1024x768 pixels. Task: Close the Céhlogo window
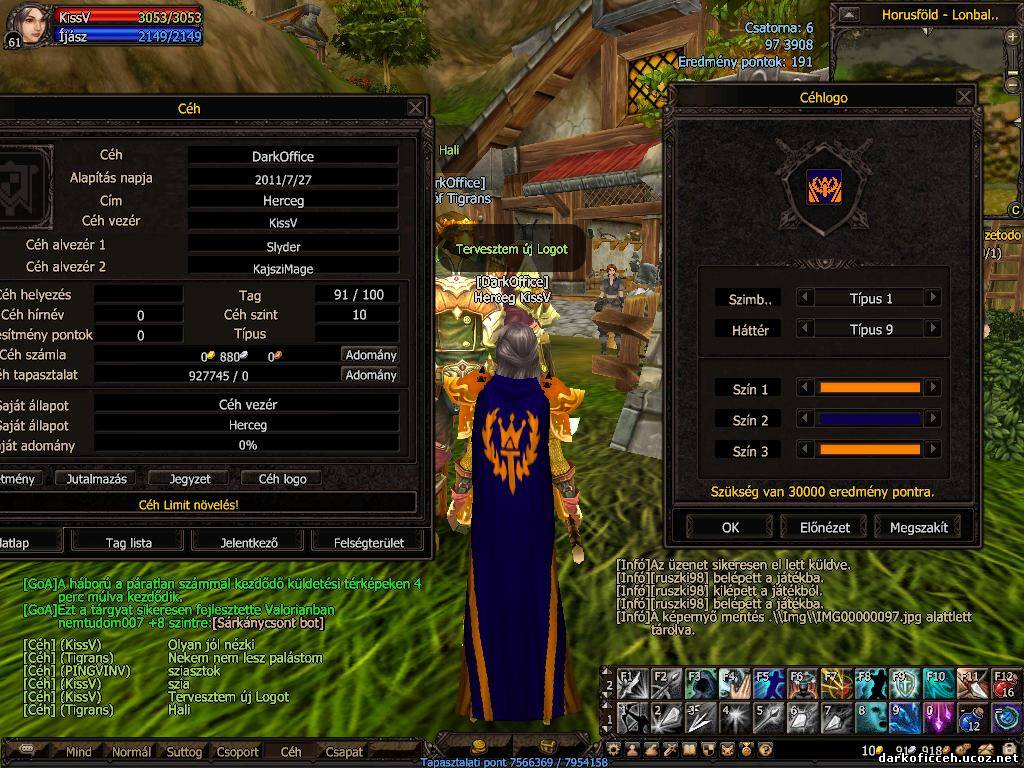point(964,97)
